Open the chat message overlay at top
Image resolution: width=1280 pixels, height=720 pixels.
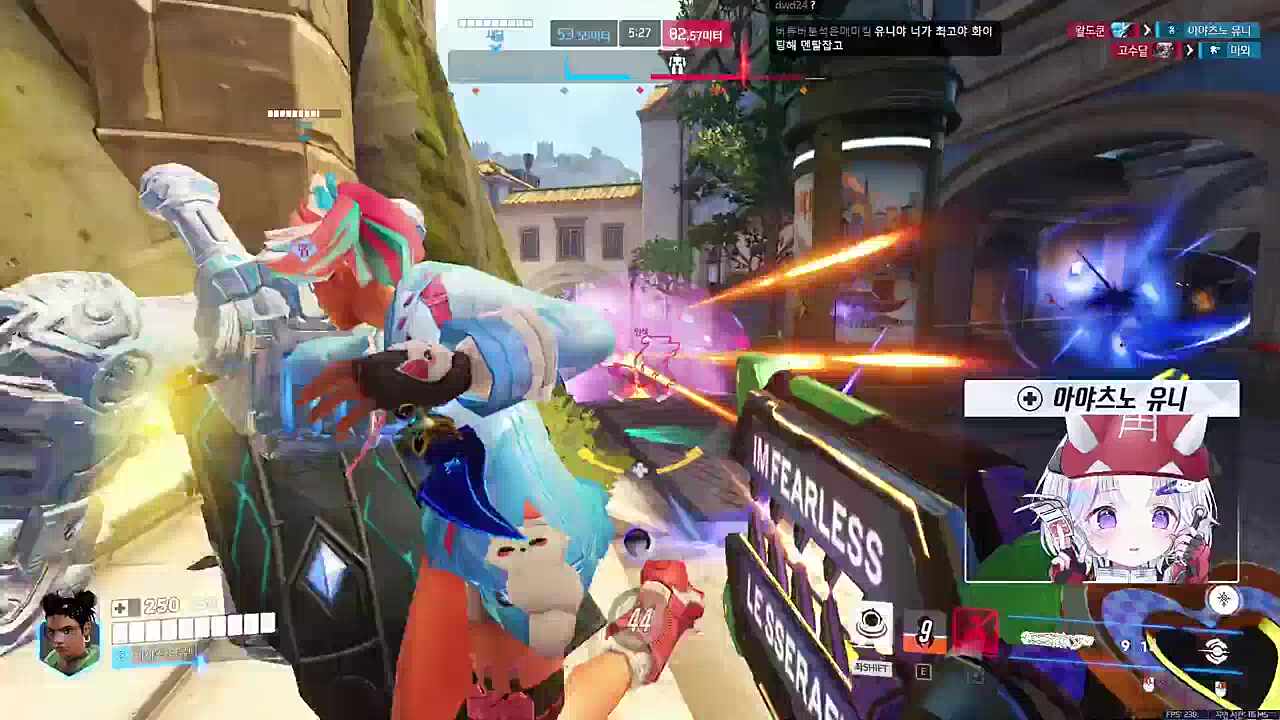[x=884, y=38]
